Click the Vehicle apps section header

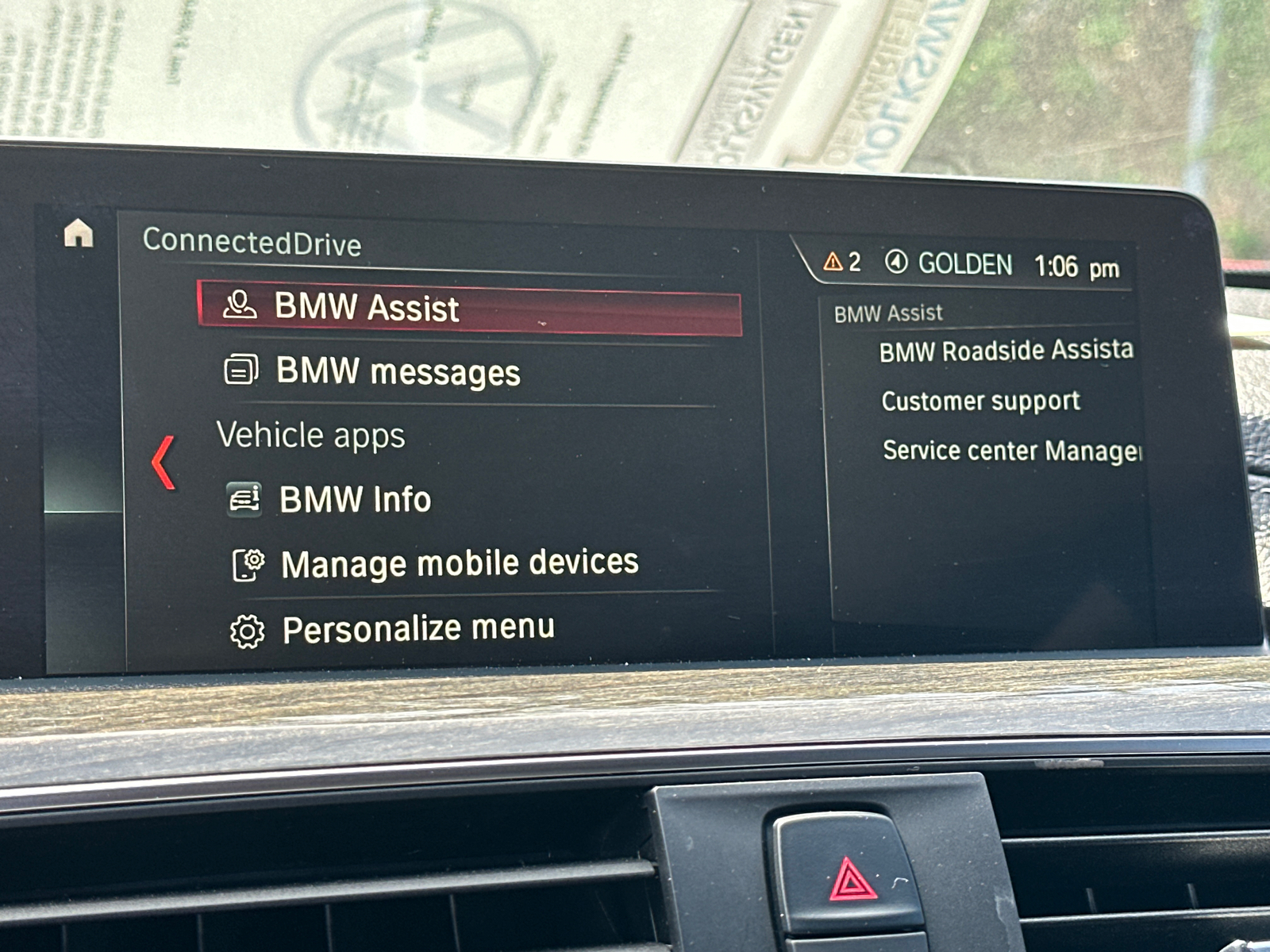[312, 436]
